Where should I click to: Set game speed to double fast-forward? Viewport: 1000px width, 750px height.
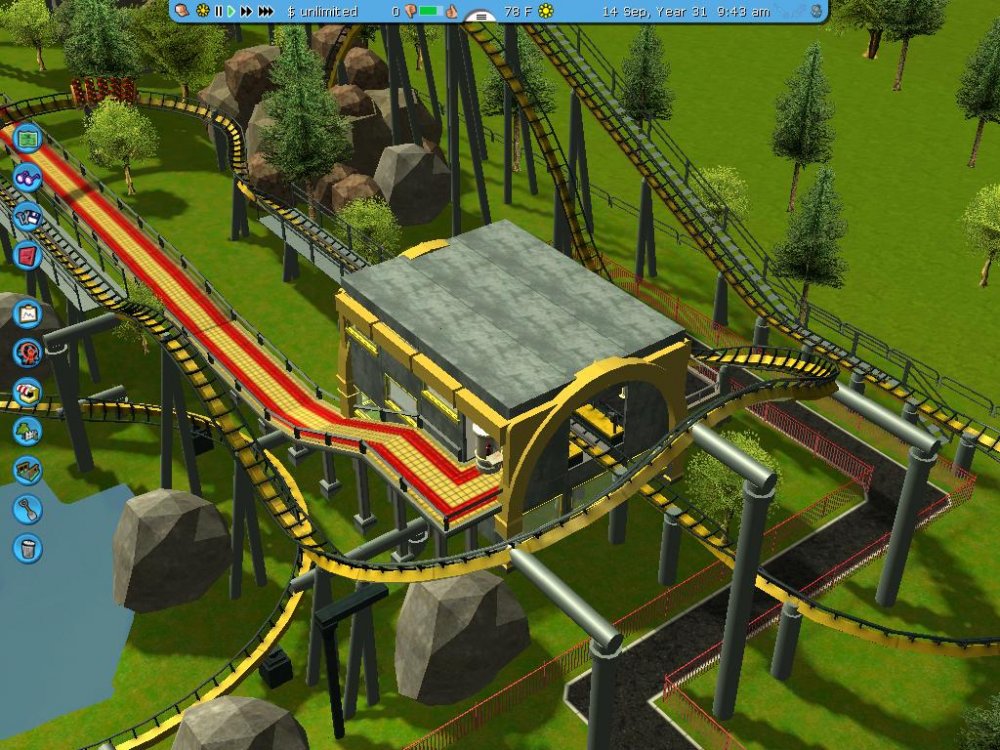point(246,11)
